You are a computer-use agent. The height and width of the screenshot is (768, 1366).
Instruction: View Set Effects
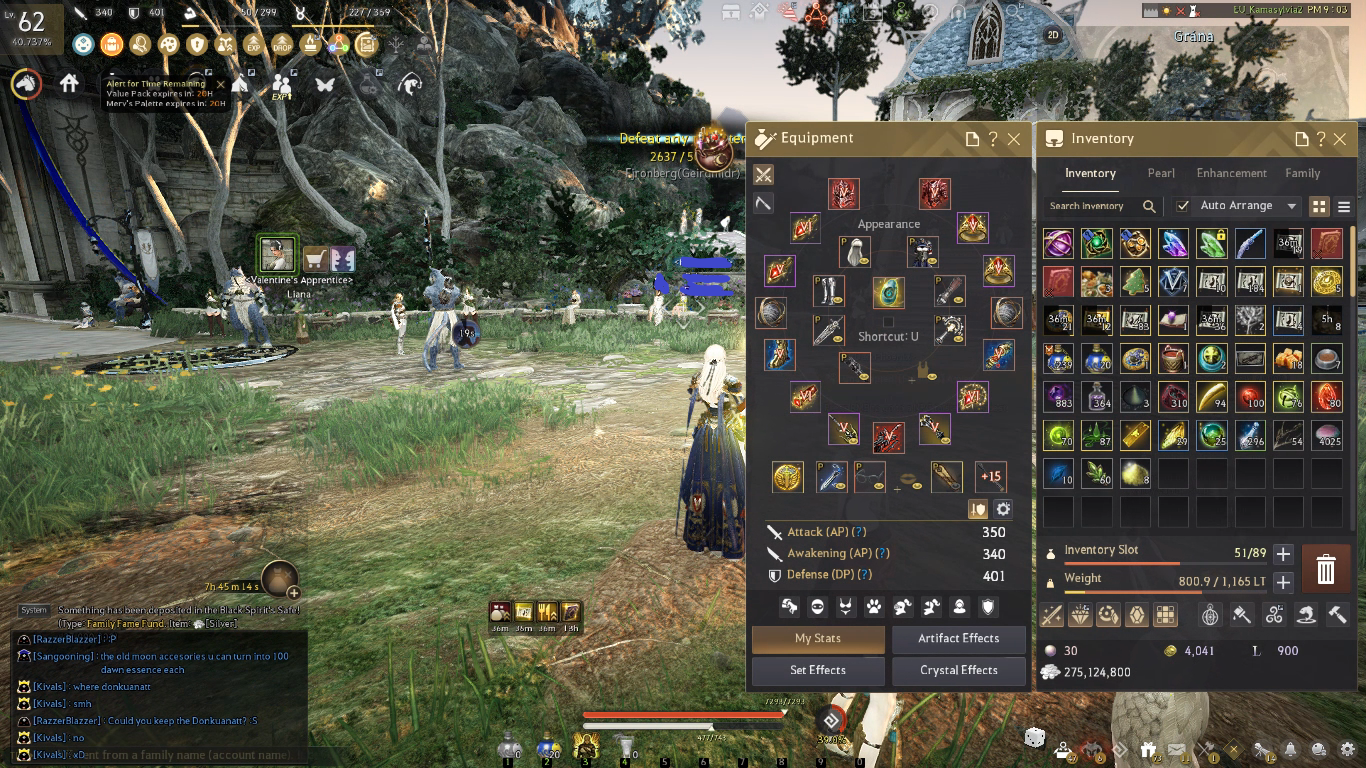818,670
